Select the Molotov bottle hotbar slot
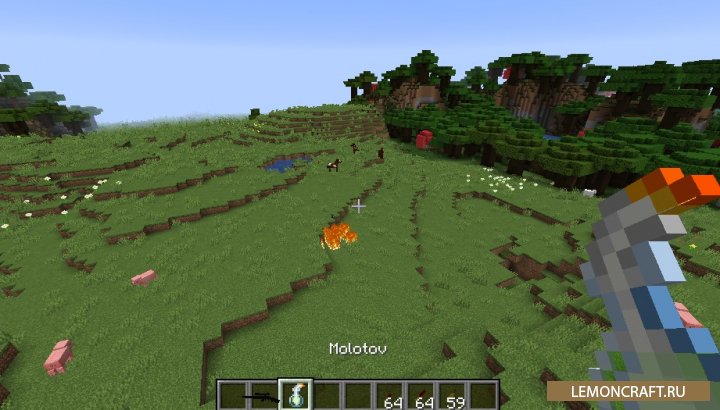 [297, 394]
